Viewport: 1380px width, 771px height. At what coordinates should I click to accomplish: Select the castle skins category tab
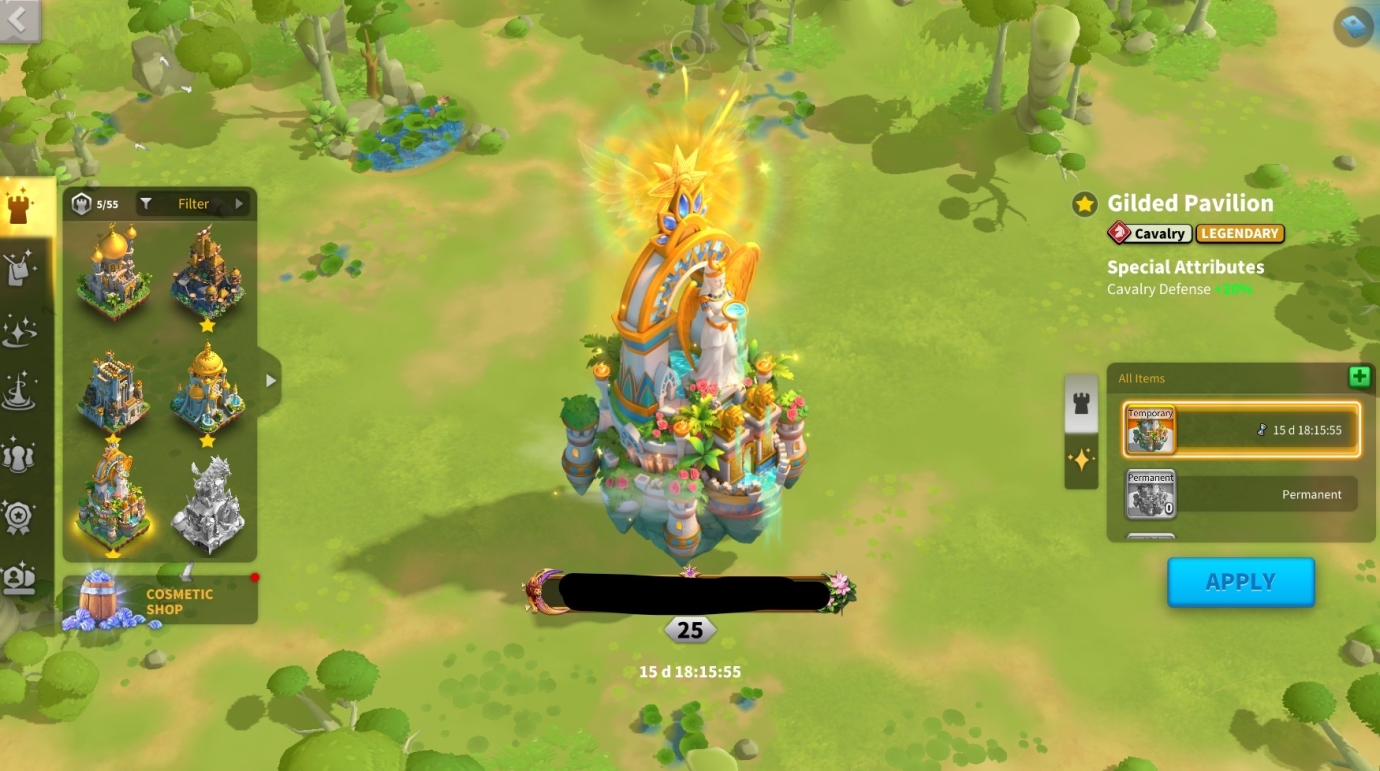pos(20,208)
